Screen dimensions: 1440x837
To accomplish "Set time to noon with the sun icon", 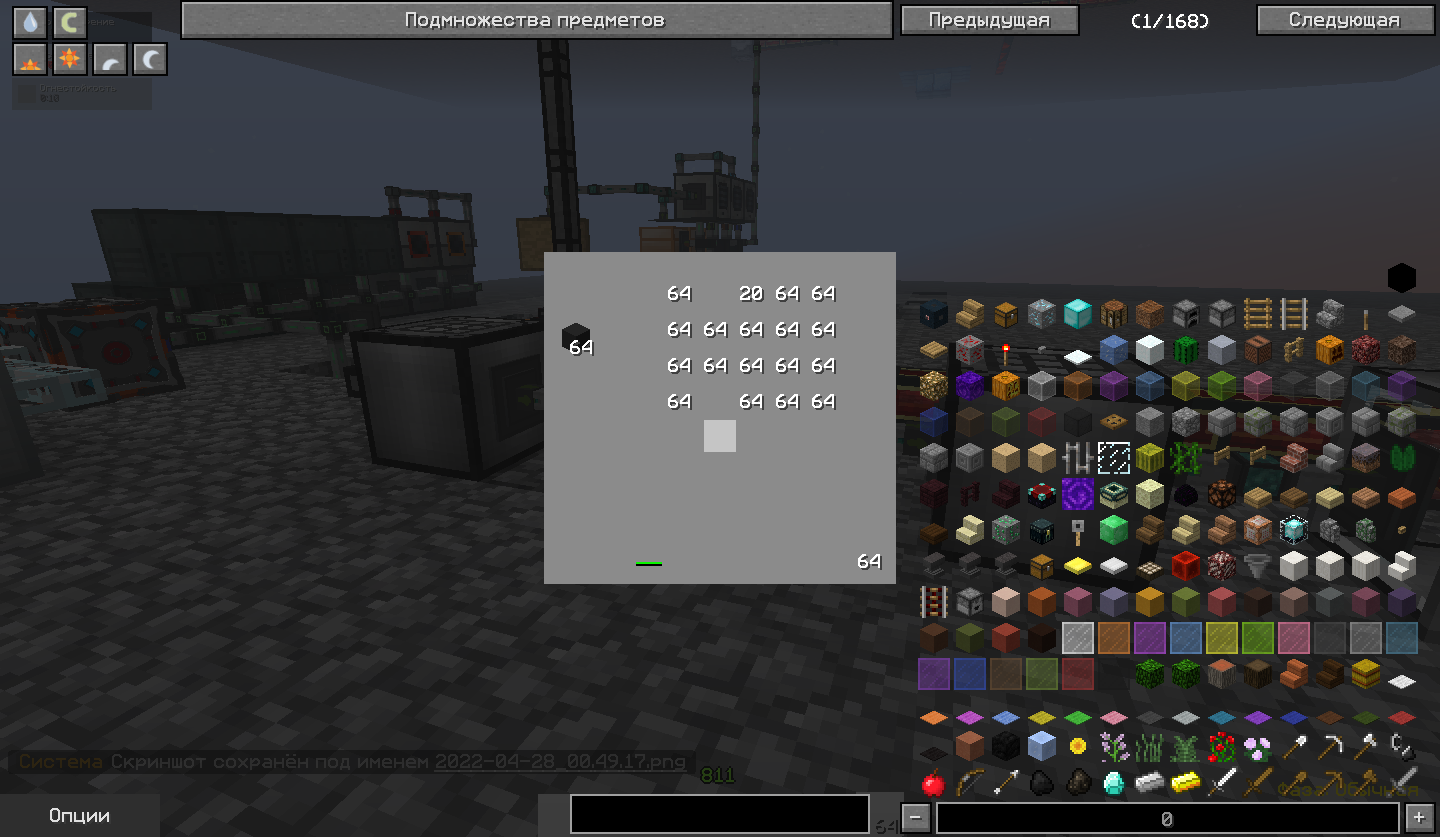I will point(70,60).
